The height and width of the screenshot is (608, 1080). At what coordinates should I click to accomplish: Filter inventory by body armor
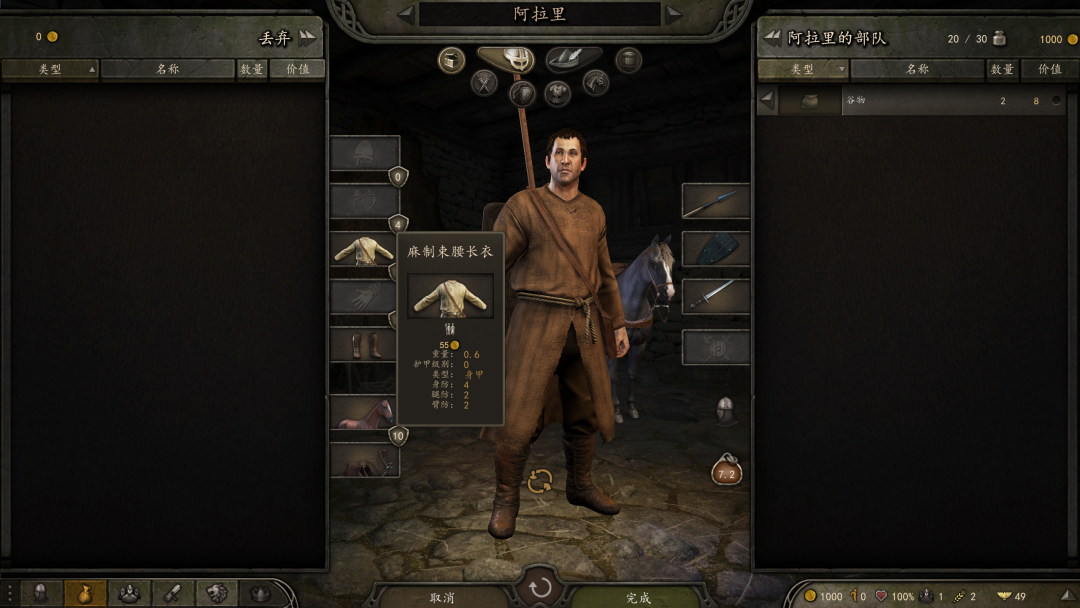click(558, 94)
